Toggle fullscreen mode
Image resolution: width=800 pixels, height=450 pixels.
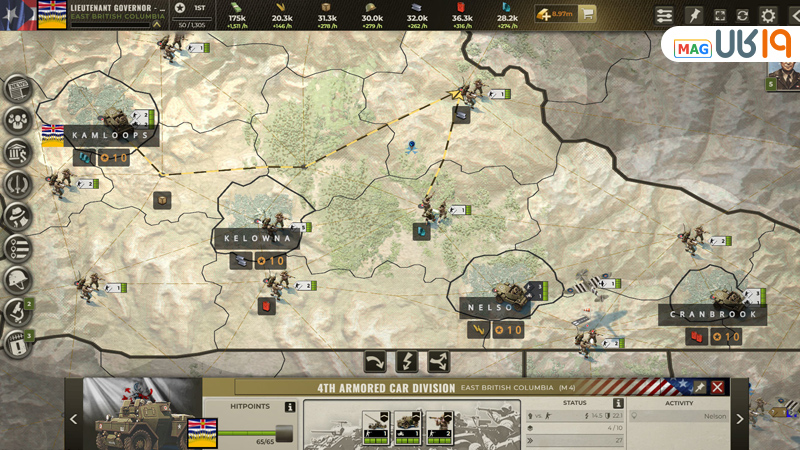(x=719, y=16)
